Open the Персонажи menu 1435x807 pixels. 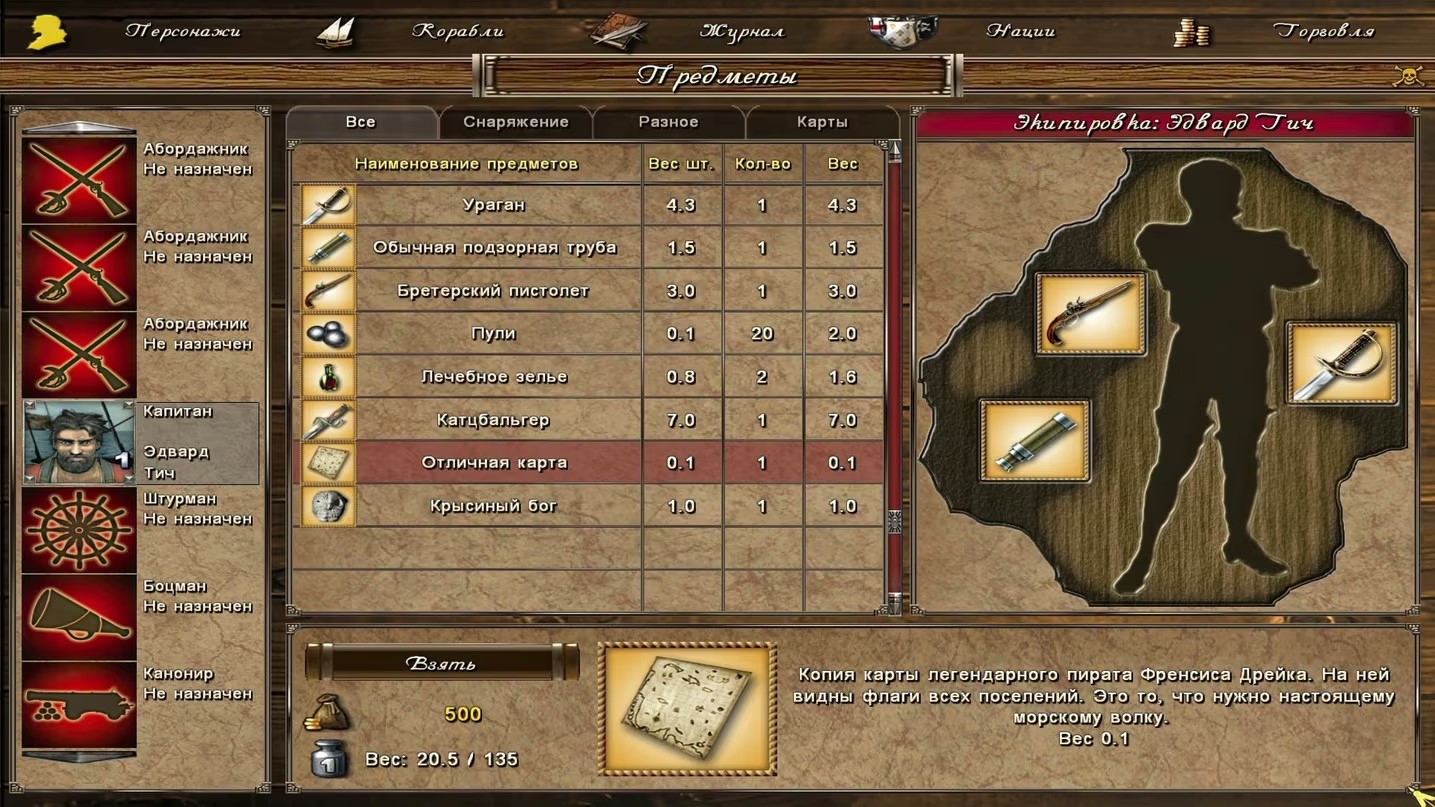[x=183, y=31]
